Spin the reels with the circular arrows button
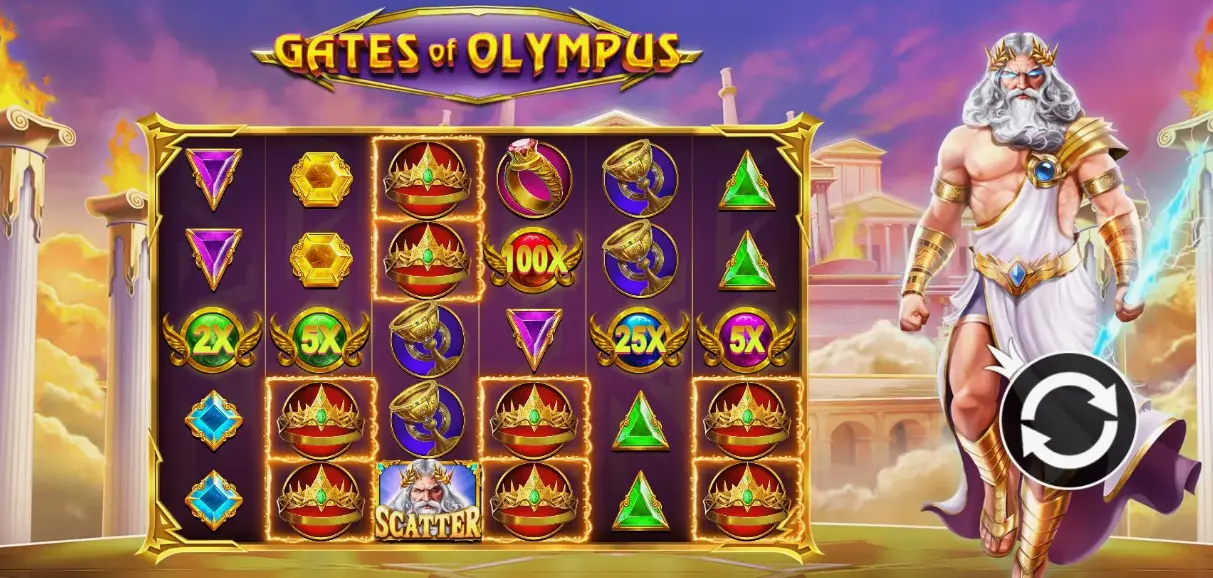Viewport: 1213px width, 578px height. click(1067, 420)
